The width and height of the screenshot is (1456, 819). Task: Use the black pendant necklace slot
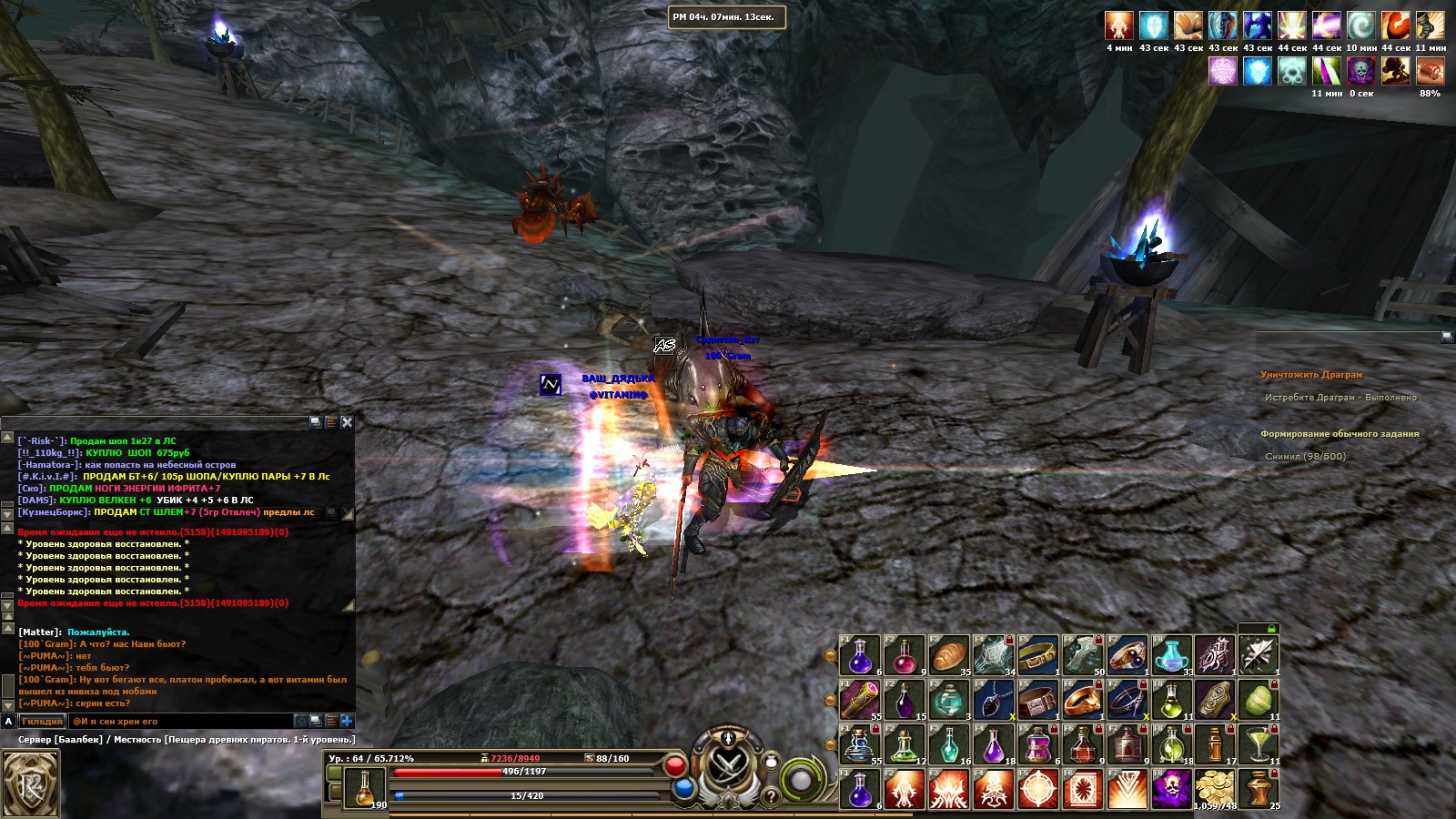click(x=994, y=700)
